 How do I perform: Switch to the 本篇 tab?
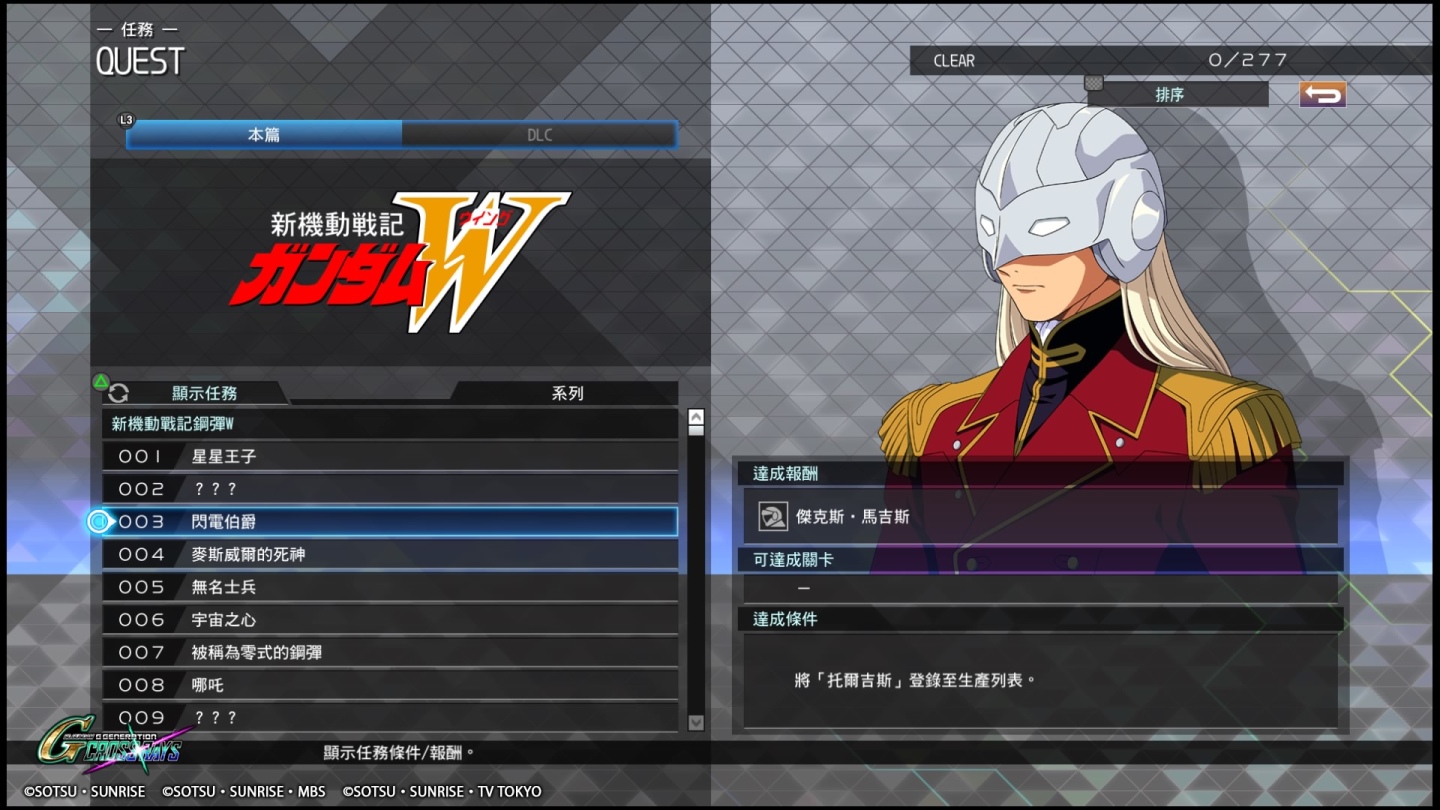pos(262,133)
